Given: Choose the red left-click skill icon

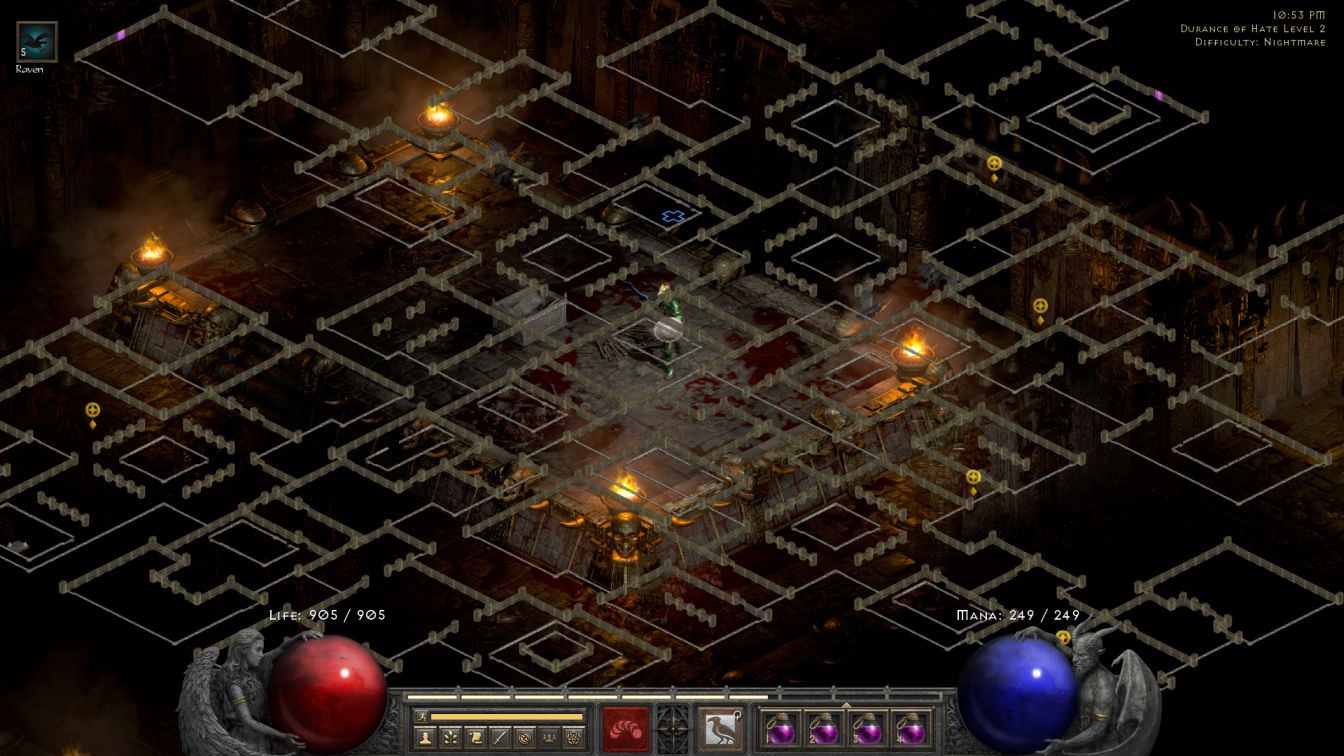Looking at the screenshot, I should click(626, 728).
